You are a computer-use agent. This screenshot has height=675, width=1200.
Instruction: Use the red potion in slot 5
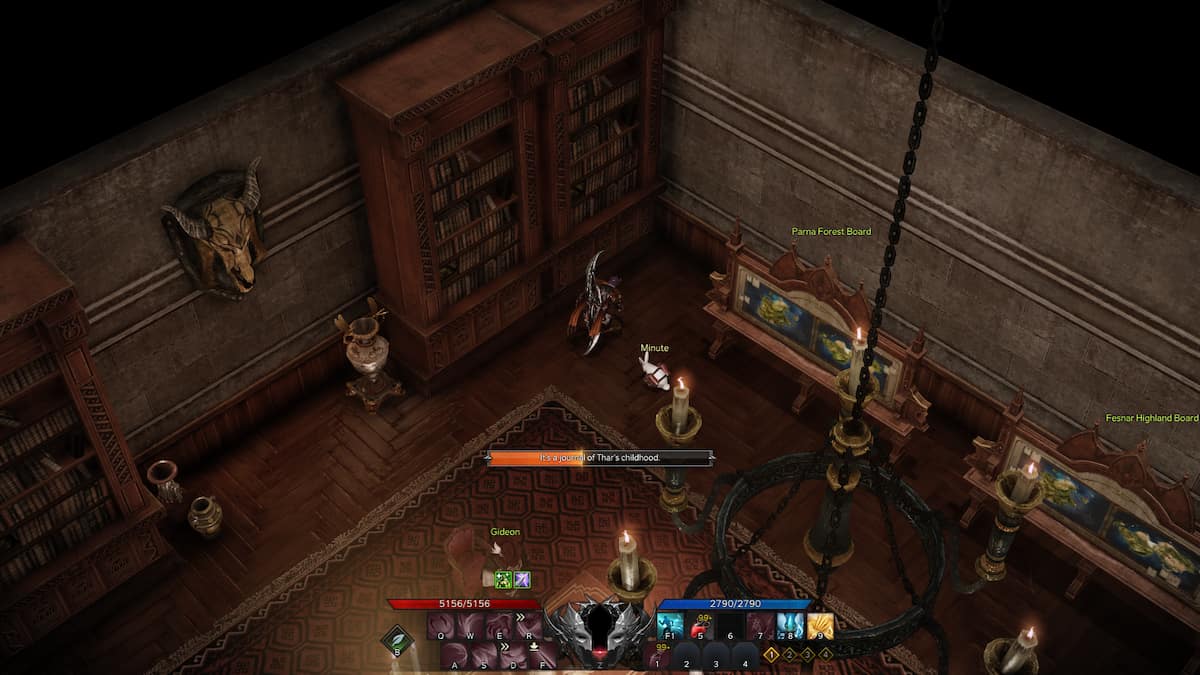(700, 626)
